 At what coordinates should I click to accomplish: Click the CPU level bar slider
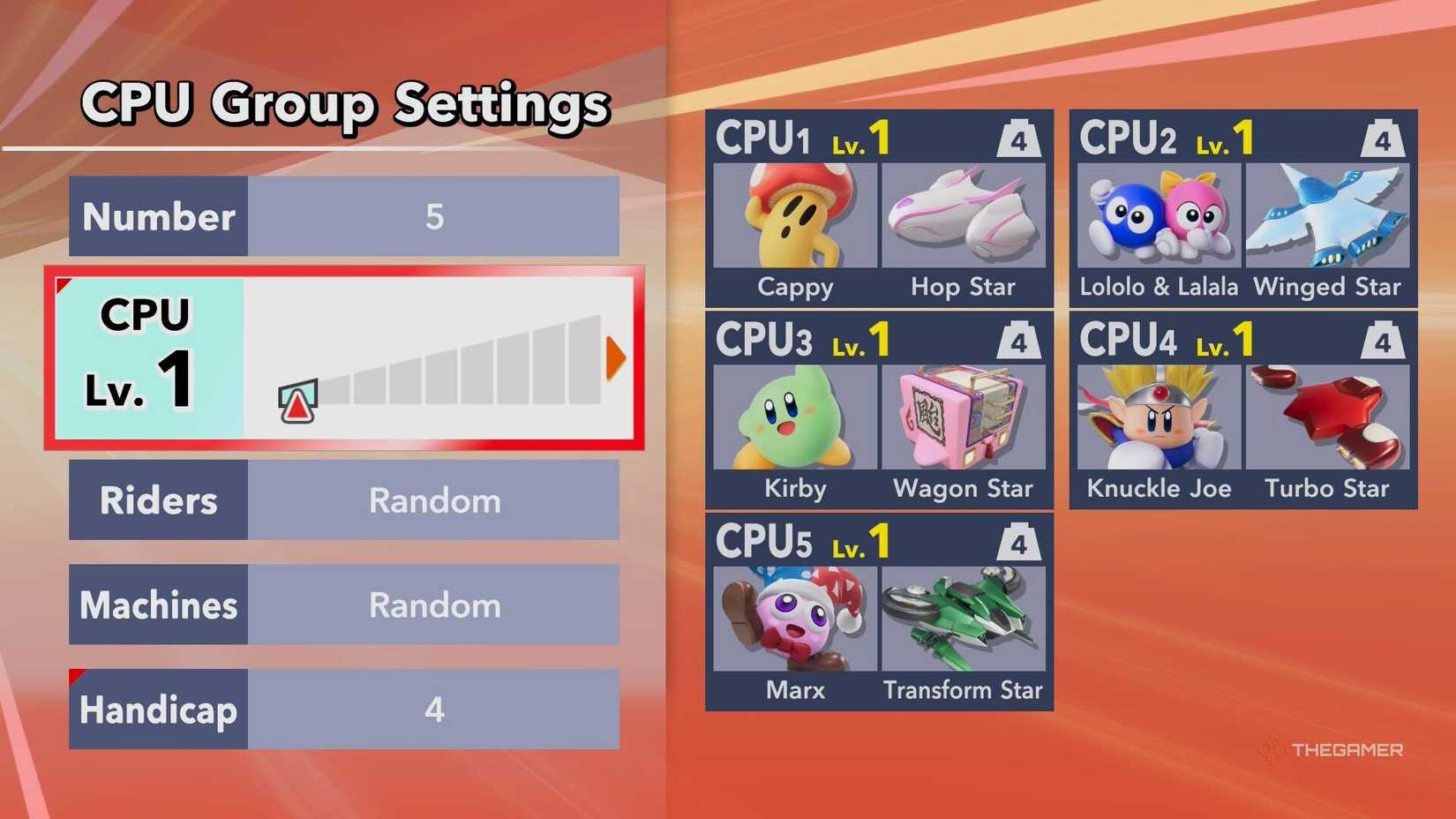coord(297,402)
